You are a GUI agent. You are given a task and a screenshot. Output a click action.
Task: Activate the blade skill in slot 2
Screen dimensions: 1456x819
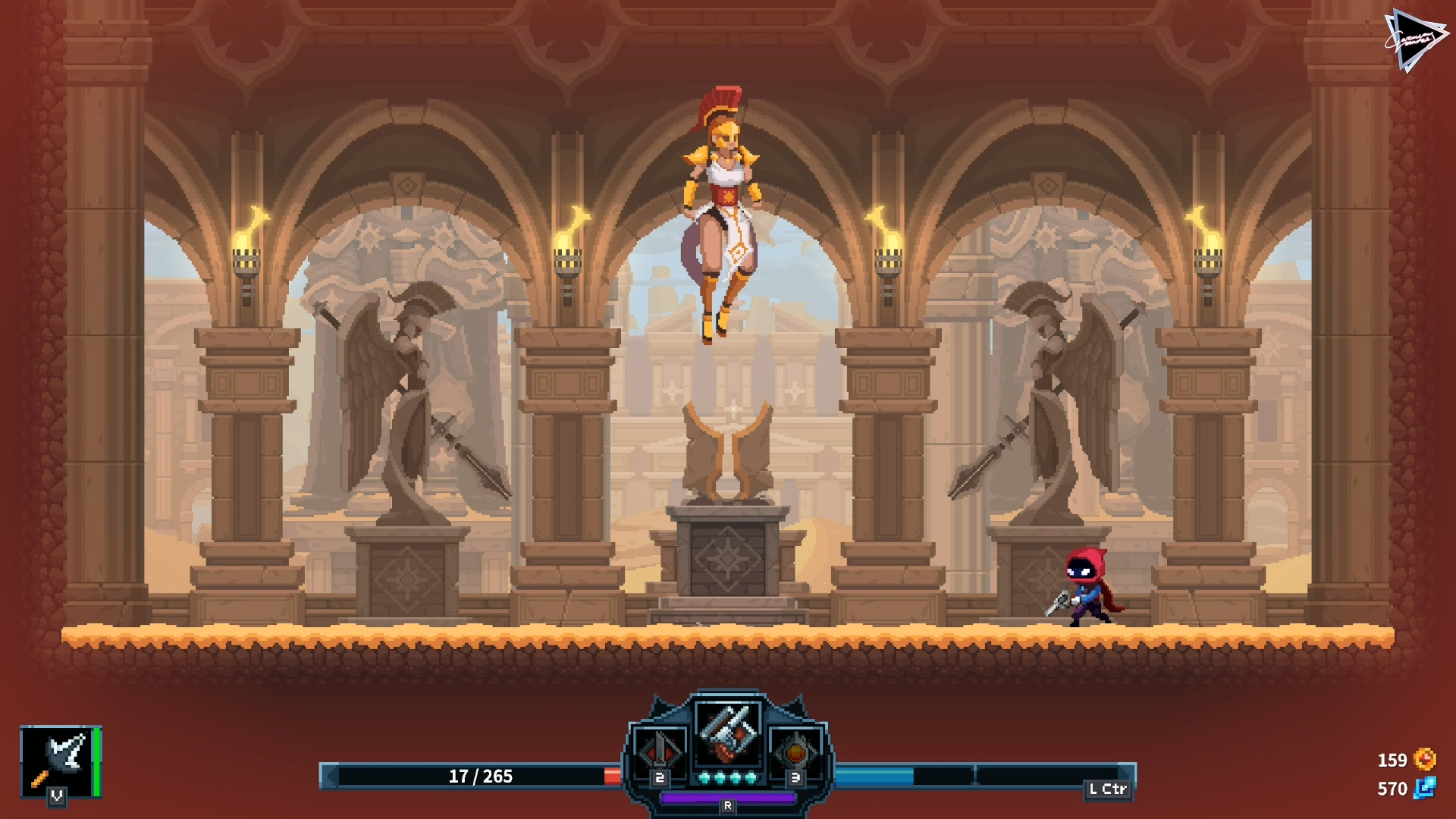tap(659, 752)
